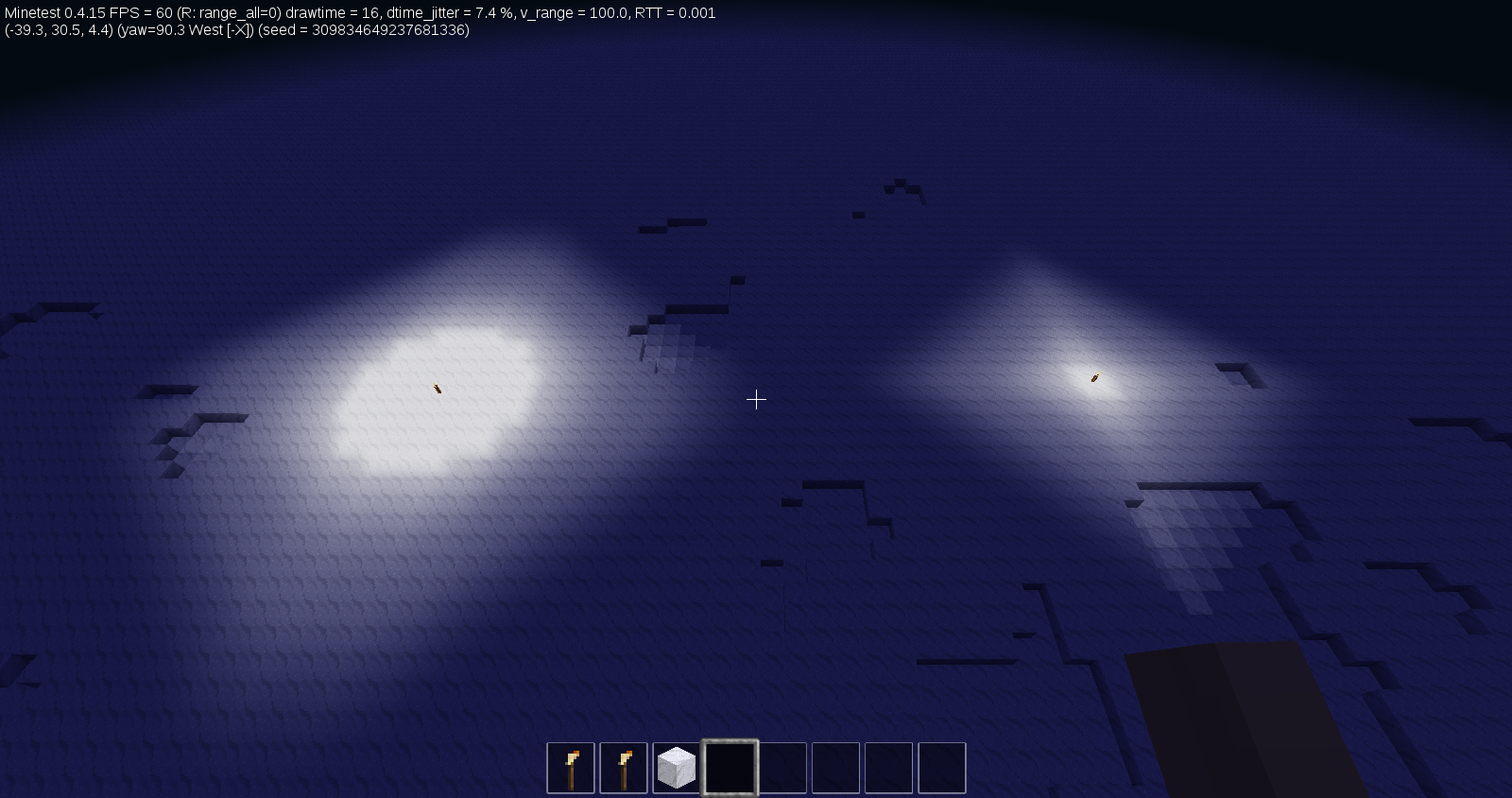This screenshot has height=798, width=1512.
Task: Click the sixth empty hotbar slot
Action: coord(835,768)
